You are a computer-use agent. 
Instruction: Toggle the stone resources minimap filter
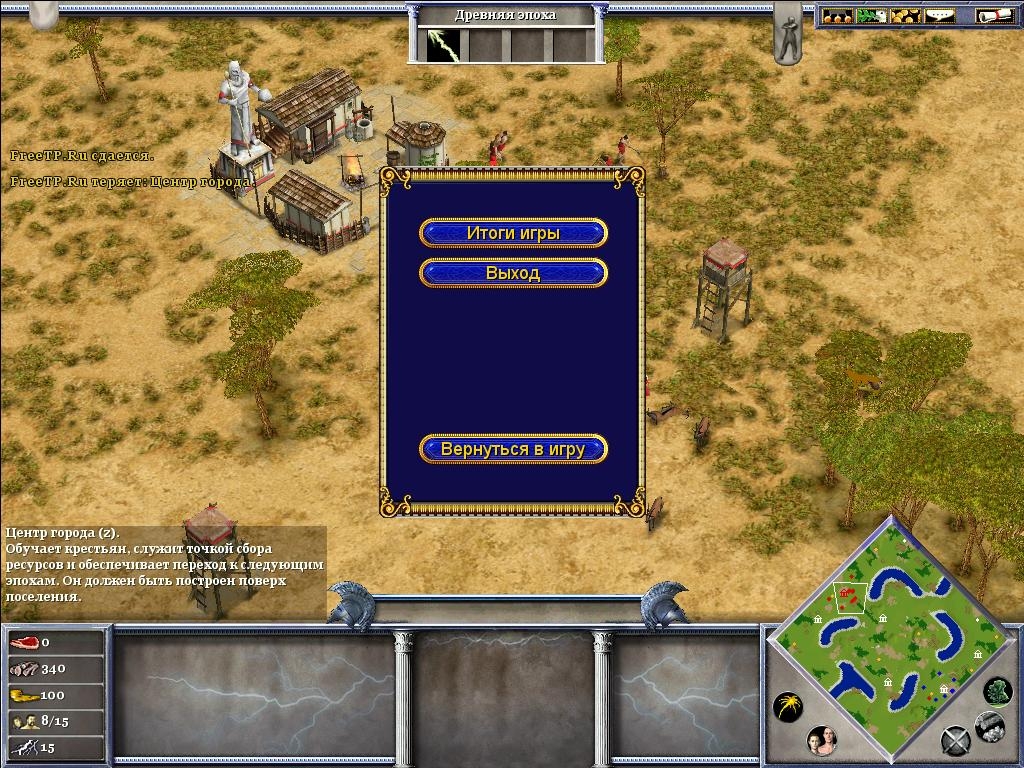coord(989,727)
